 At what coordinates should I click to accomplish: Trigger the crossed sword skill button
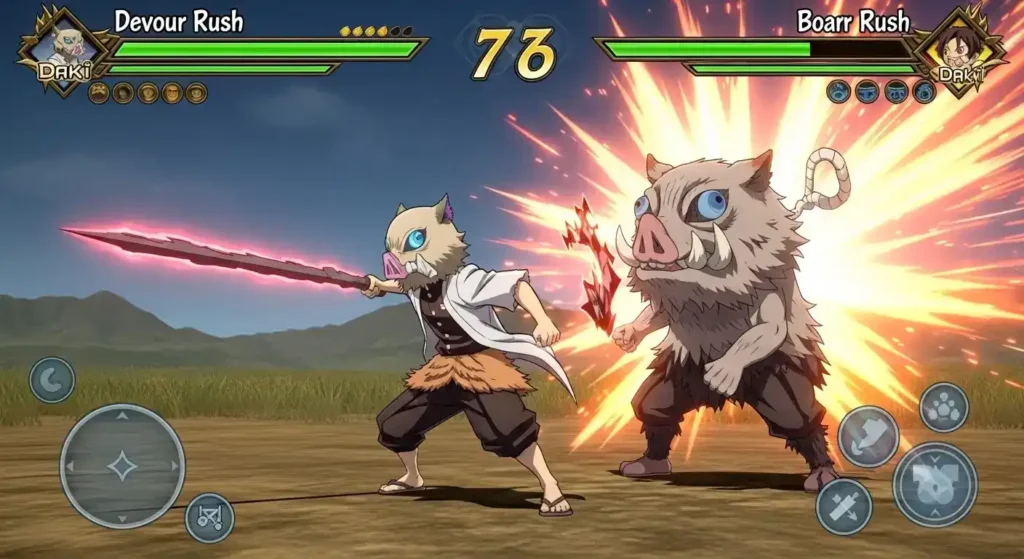pyautogui.click(x=844, y=506)
